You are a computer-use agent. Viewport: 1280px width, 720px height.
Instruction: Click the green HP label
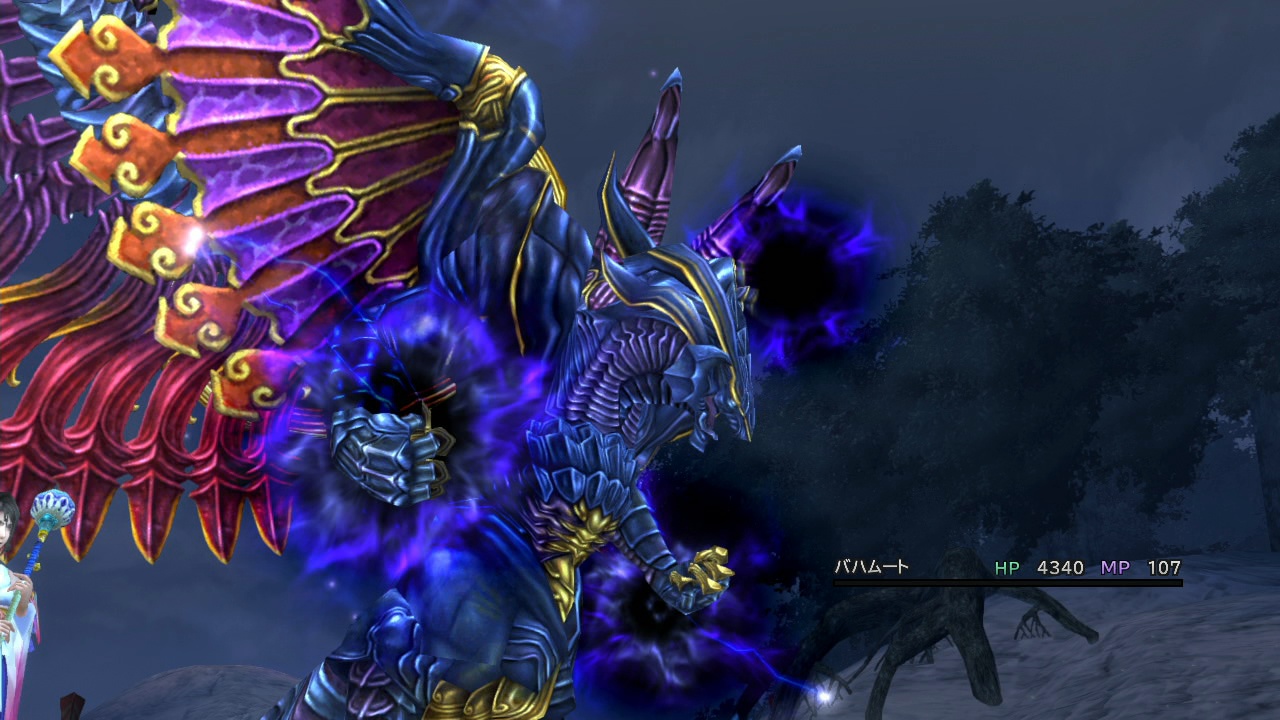(1005, 567)
